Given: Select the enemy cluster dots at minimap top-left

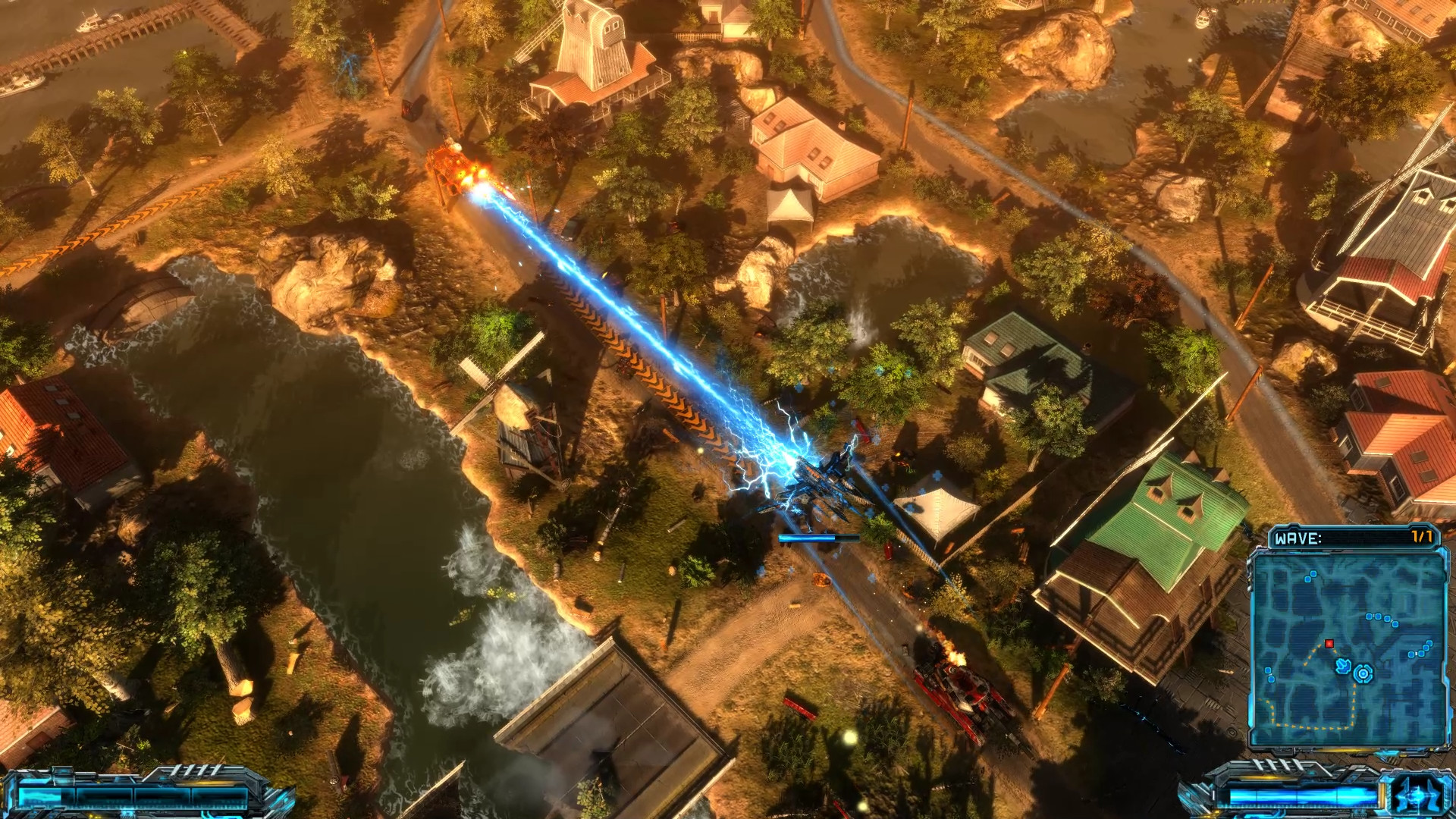Looking at the screenshot, I should (1310, 577).
